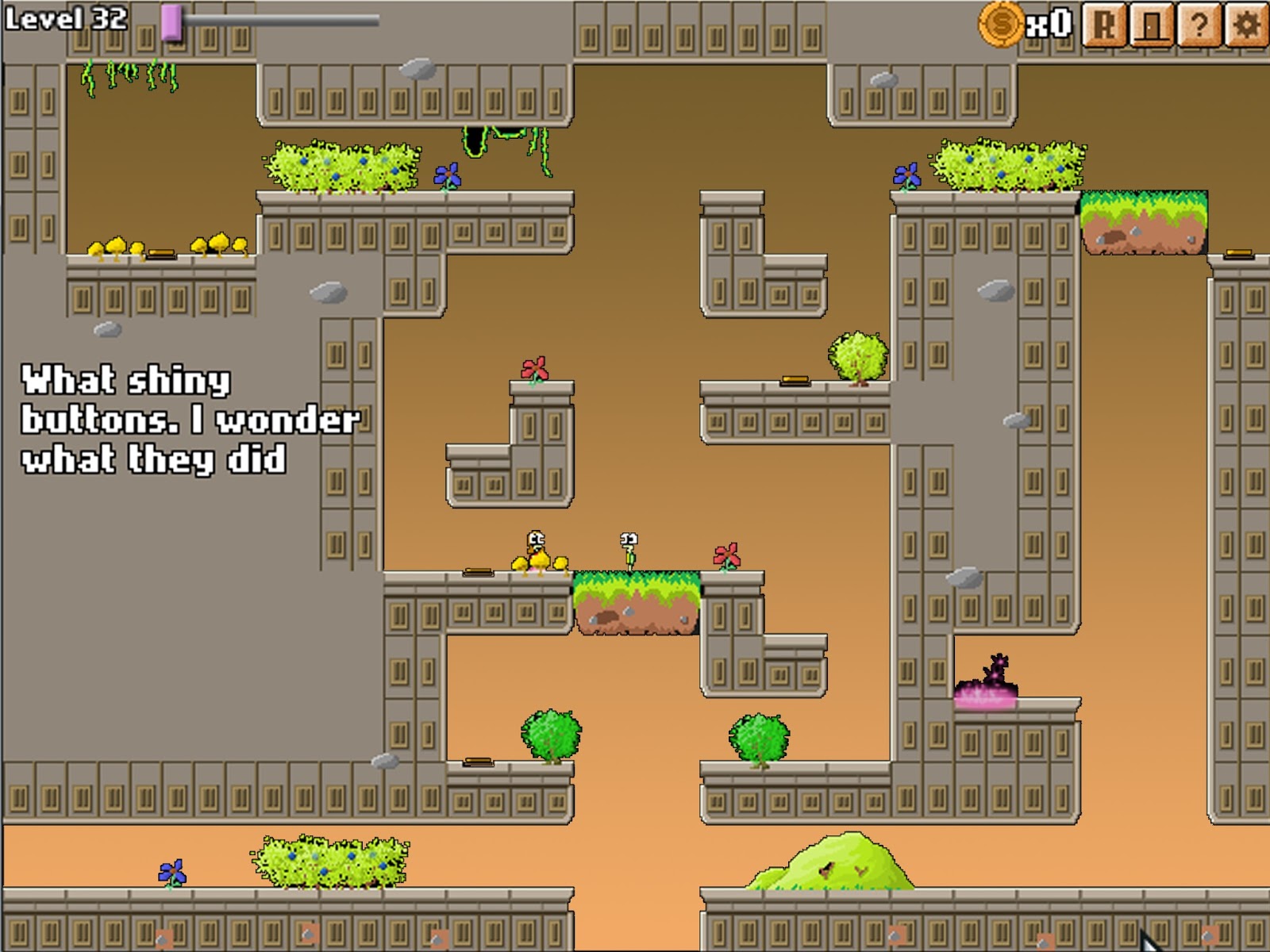Viewport: 1270px width, 952px height.
Task: Open settings with the gear button
Action: click(x=1246, y=25)
